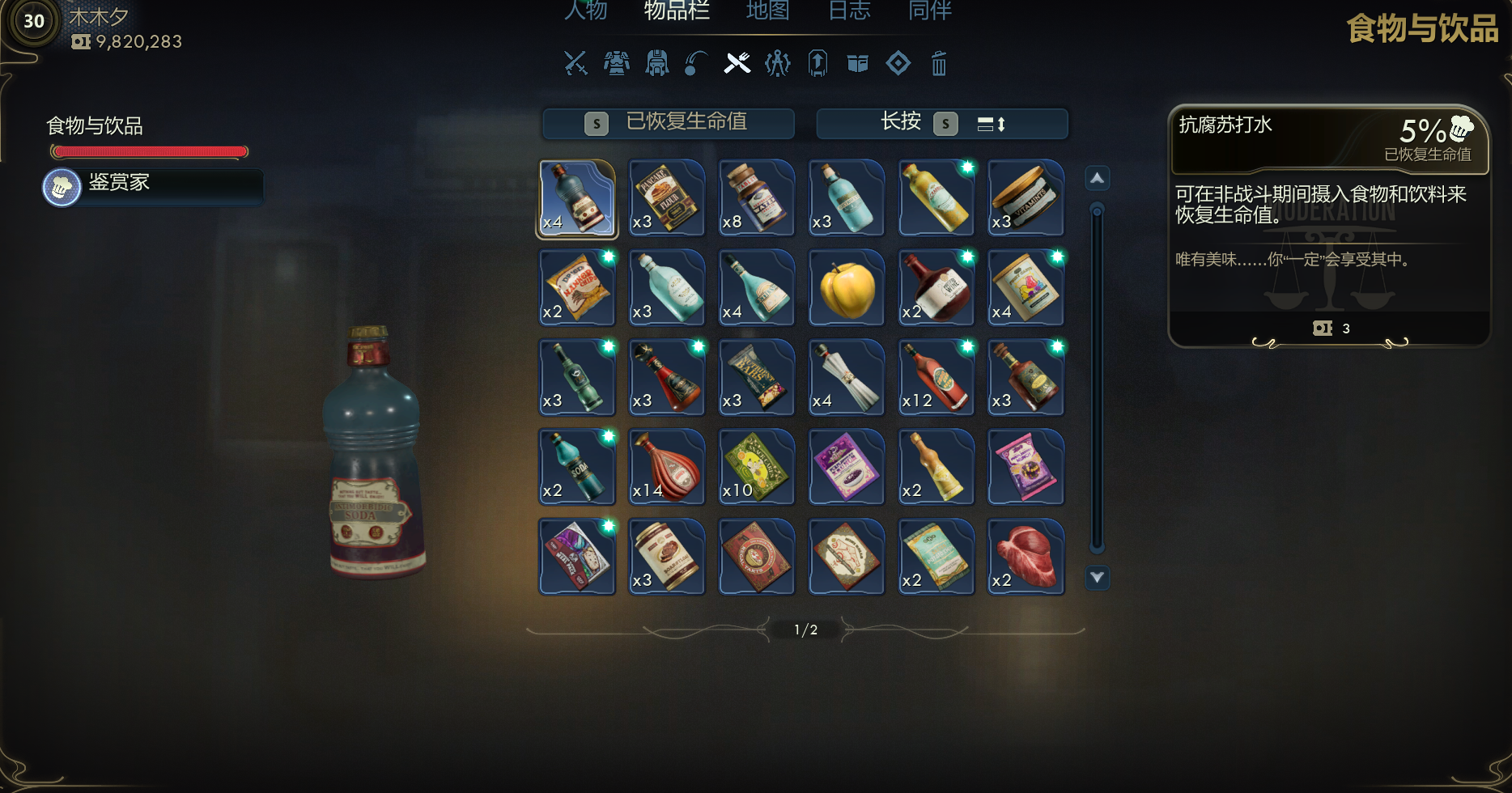Select the 同伴 tab
Screen dimensions: 1512x793
930,11
